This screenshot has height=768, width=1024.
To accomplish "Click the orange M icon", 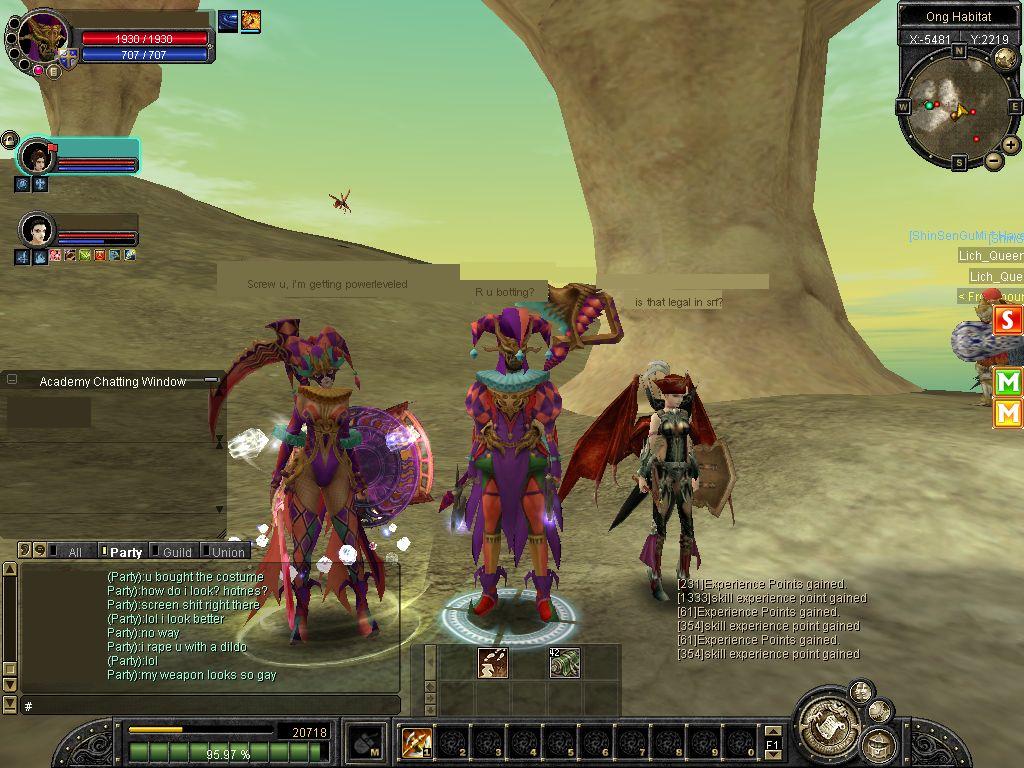I will [1008, 412].
